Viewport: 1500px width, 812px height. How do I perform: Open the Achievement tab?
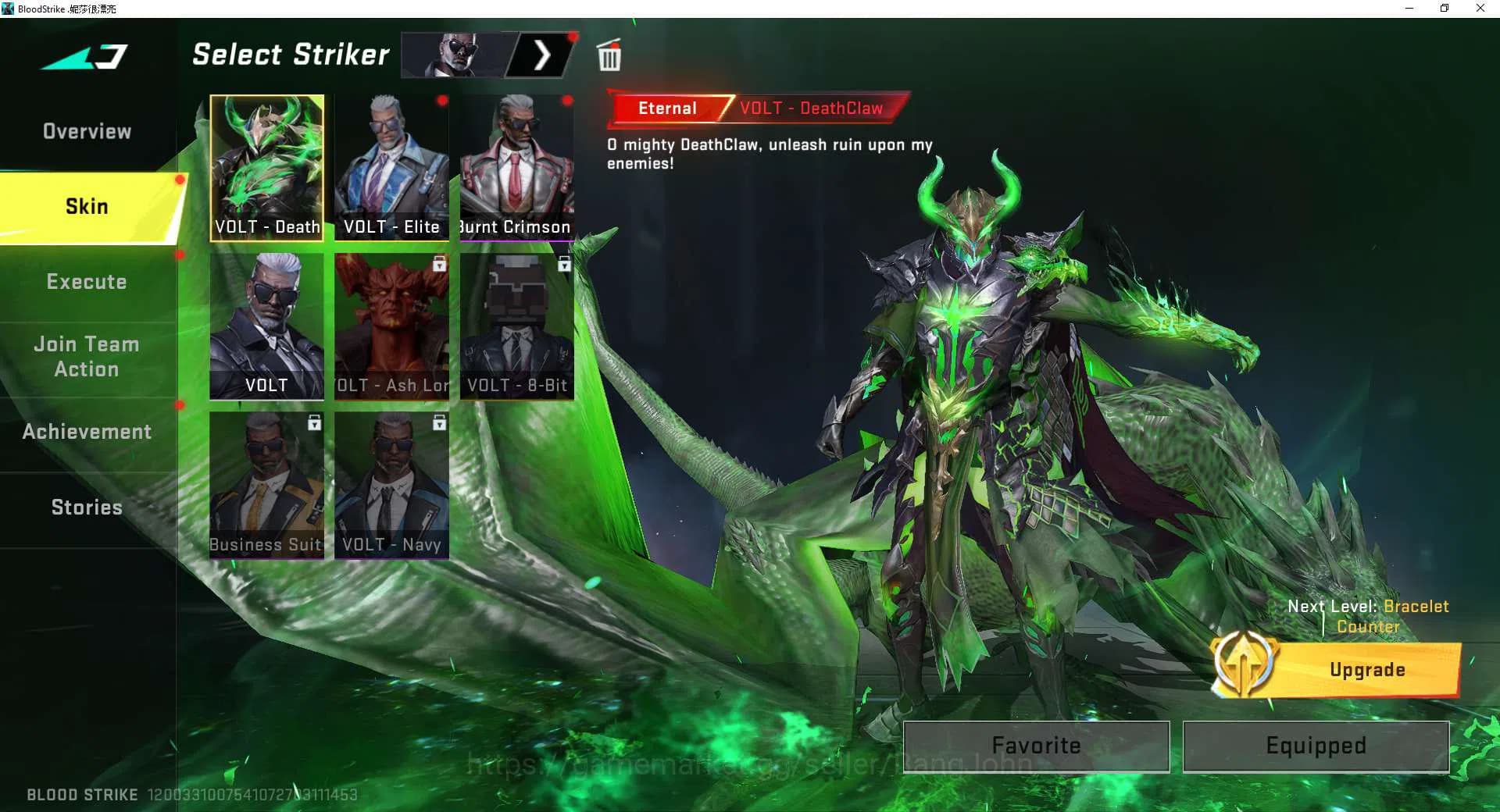(86, 430)
